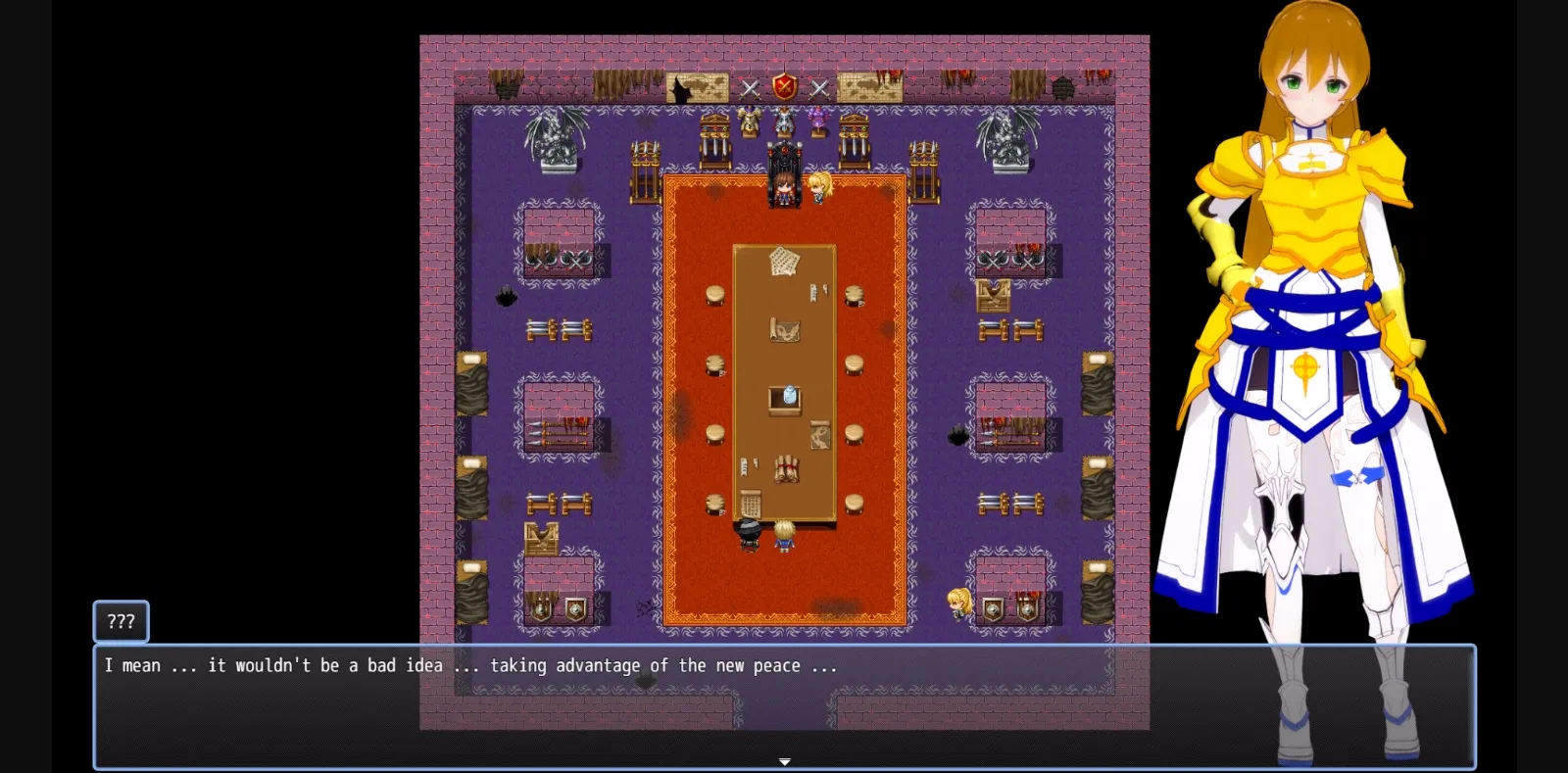Viewport: 1568px width, 773px height.
Task: Select the crossed swords left of the shield
Action: [751, 89]
